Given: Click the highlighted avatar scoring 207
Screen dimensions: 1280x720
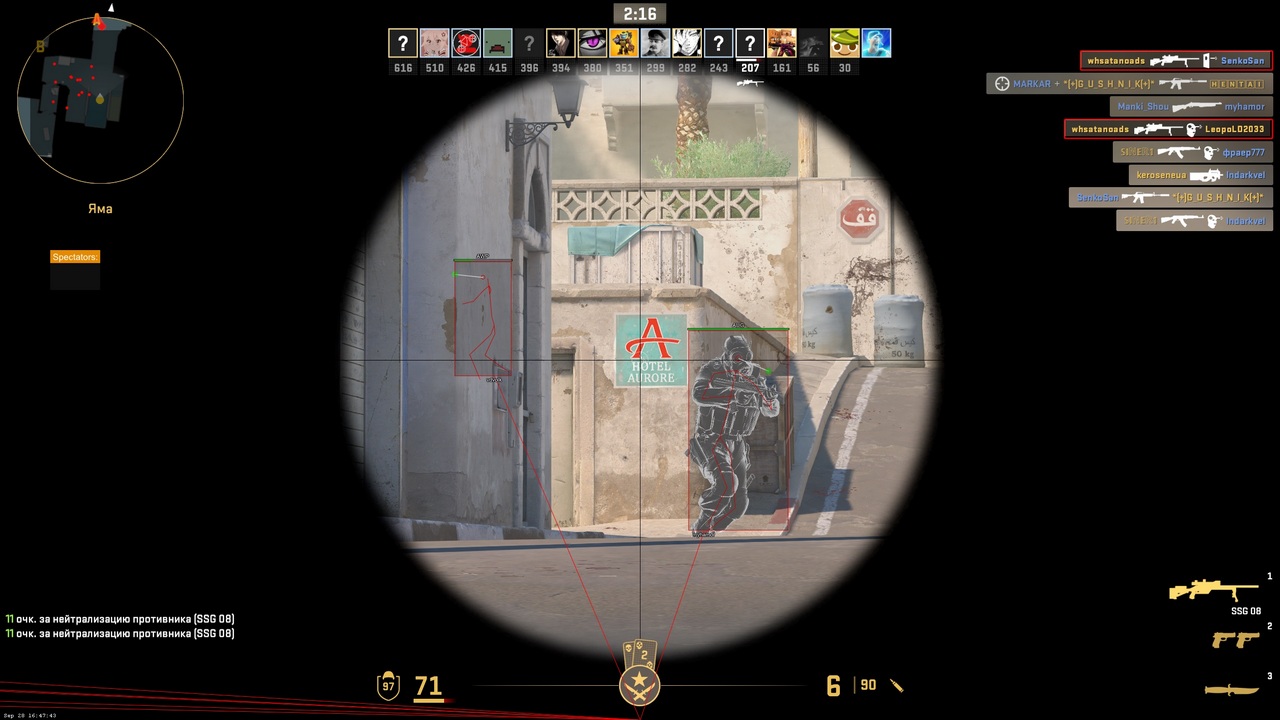Looking at the screenshot, I should click(750, 43).
